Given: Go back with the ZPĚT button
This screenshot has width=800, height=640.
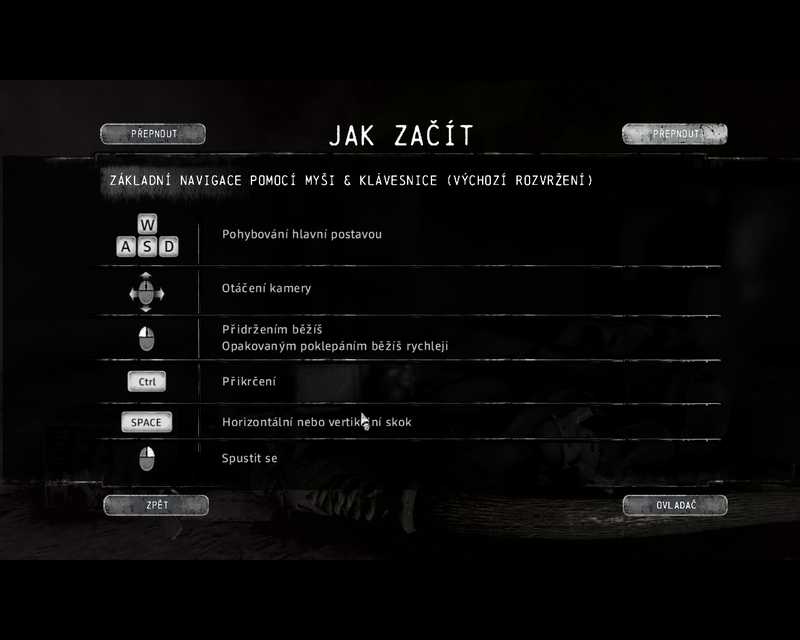Looking at the screenshot, I should pos(156,505).
